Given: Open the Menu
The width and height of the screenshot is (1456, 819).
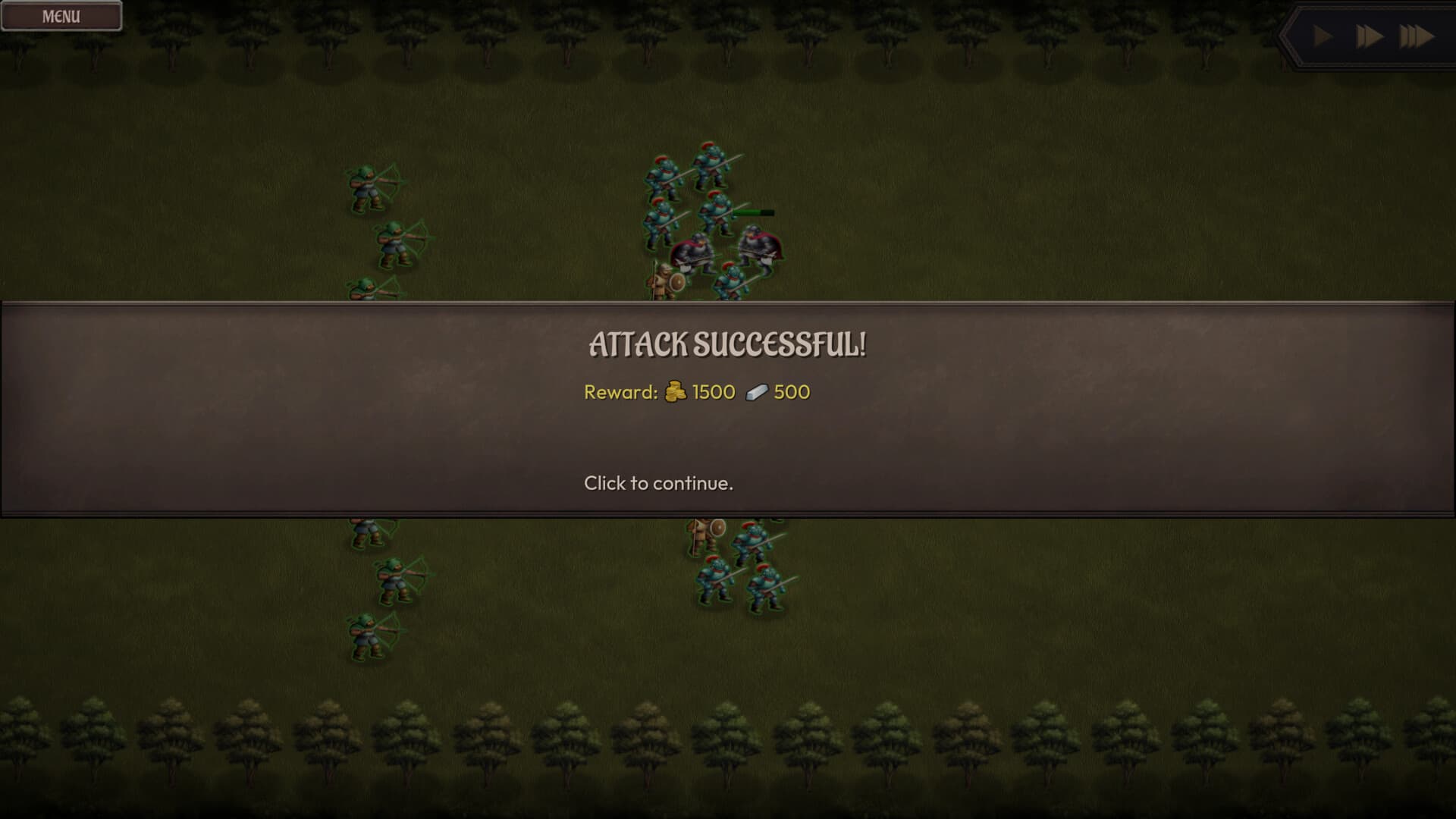Looking at the screenshot, I should 61,14.
